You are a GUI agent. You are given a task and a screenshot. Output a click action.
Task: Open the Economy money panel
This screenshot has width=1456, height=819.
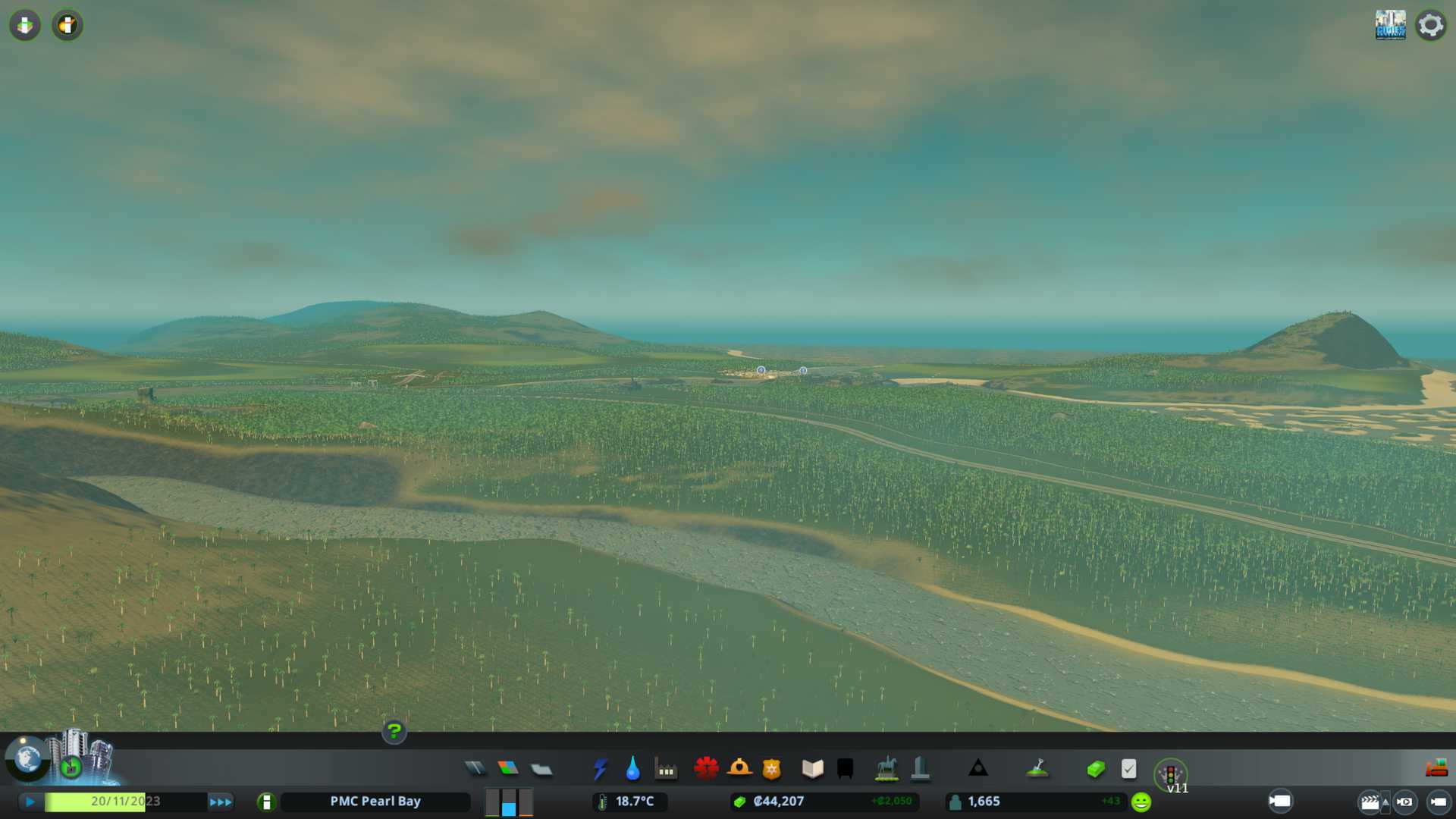(x=1096, y=769)
